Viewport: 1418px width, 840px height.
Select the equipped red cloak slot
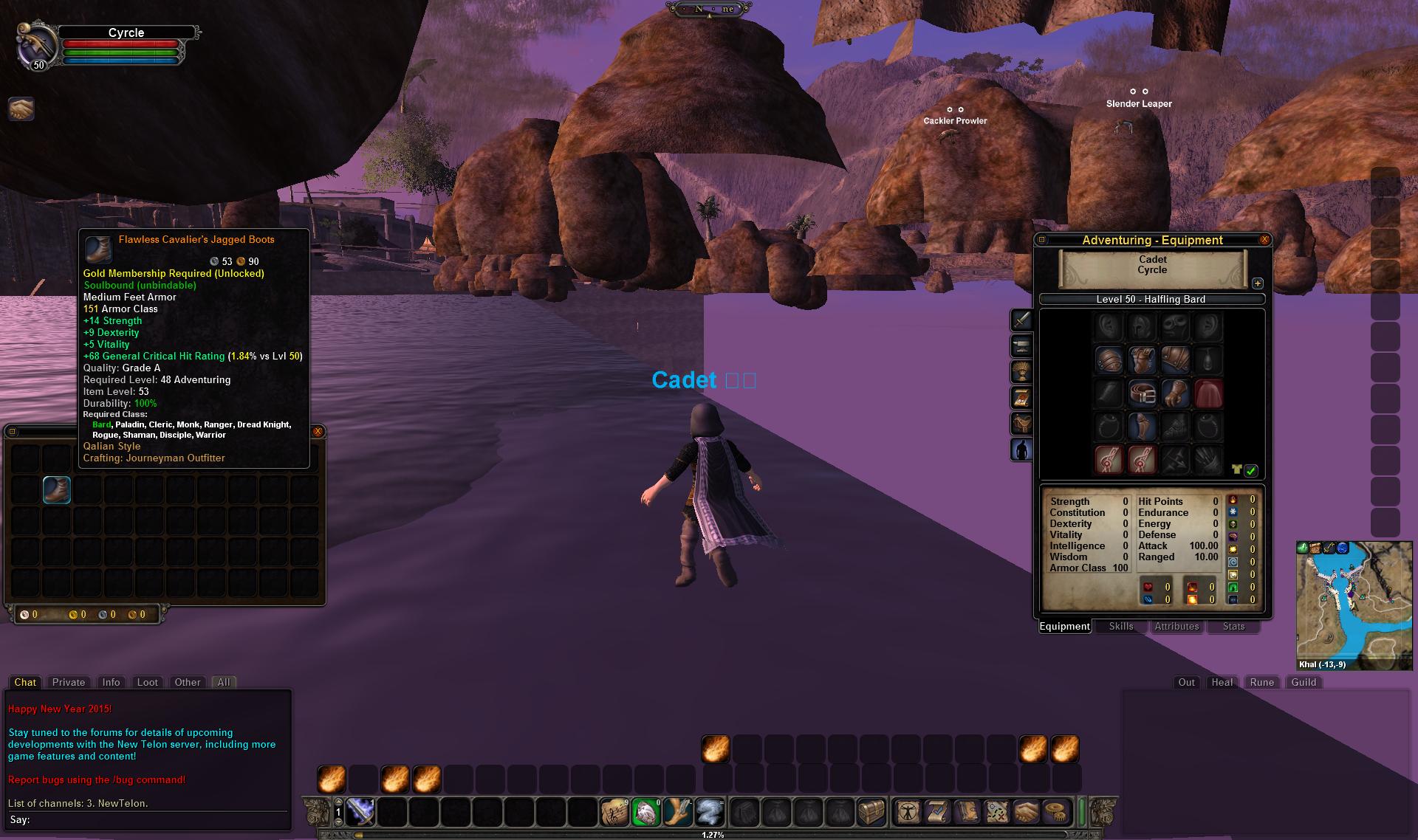click(x=1208, y=394)
